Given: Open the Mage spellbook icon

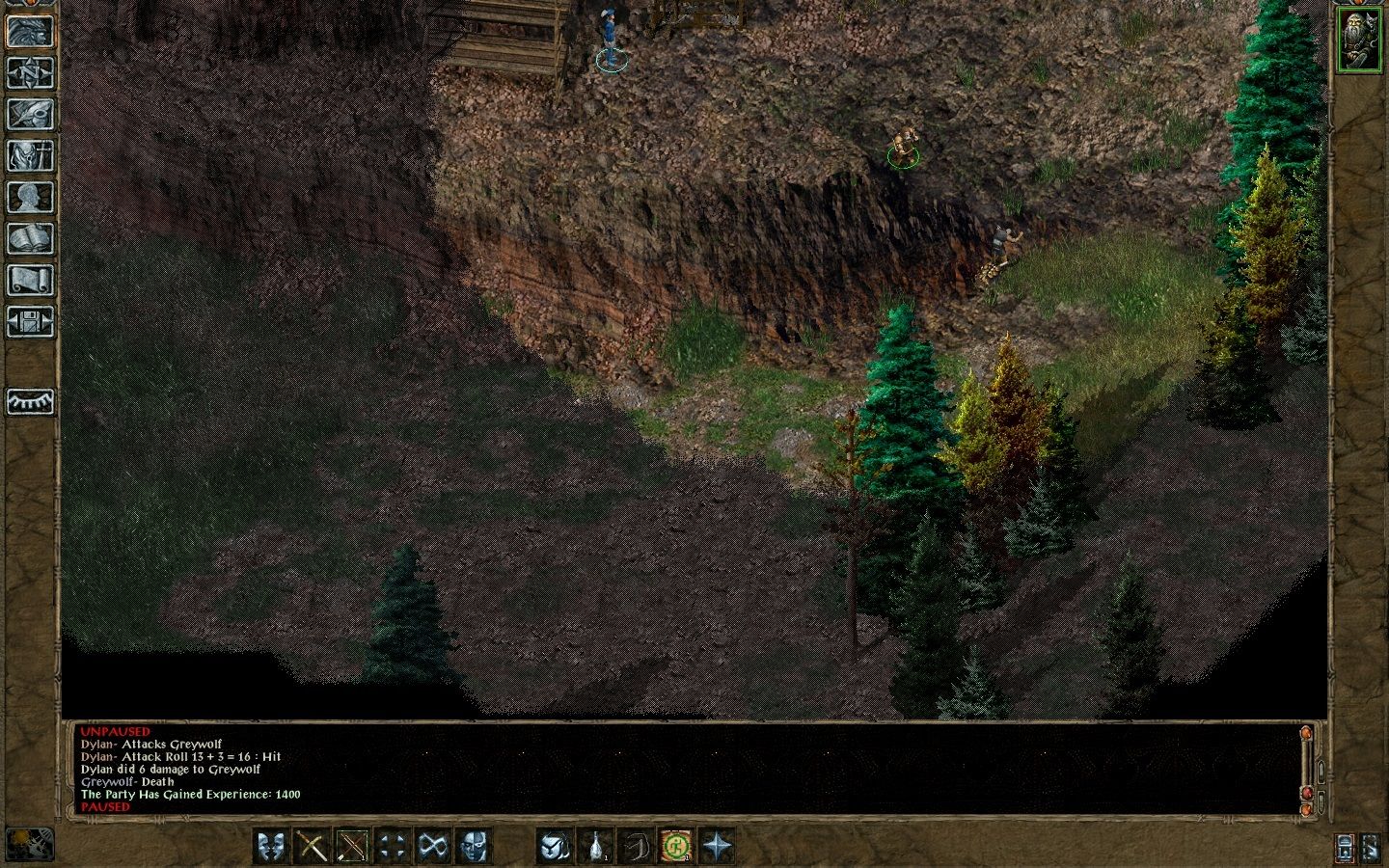Looking at the screenshot, I should 30,237.
